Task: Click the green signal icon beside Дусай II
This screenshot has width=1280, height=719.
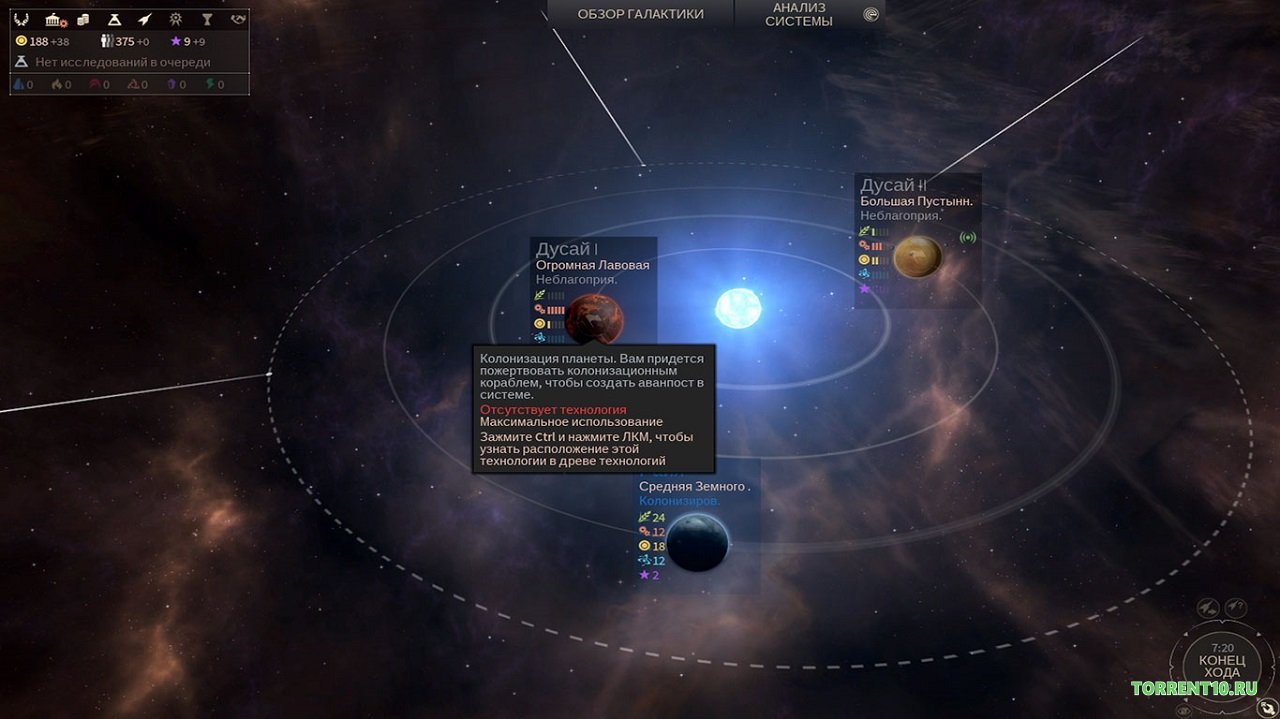Action: (x=967, y=238)
